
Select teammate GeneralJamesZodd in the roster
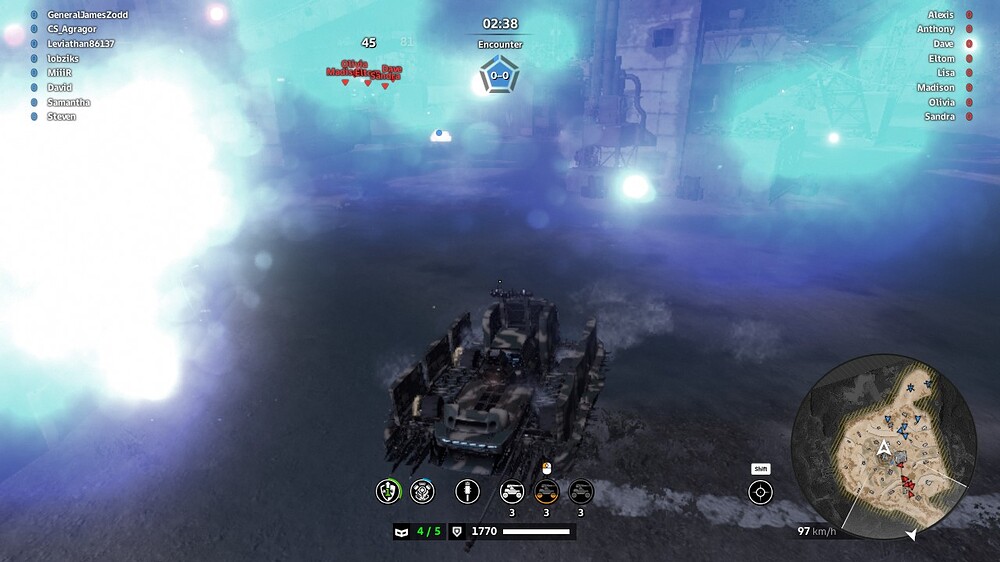tap(87, 15)
